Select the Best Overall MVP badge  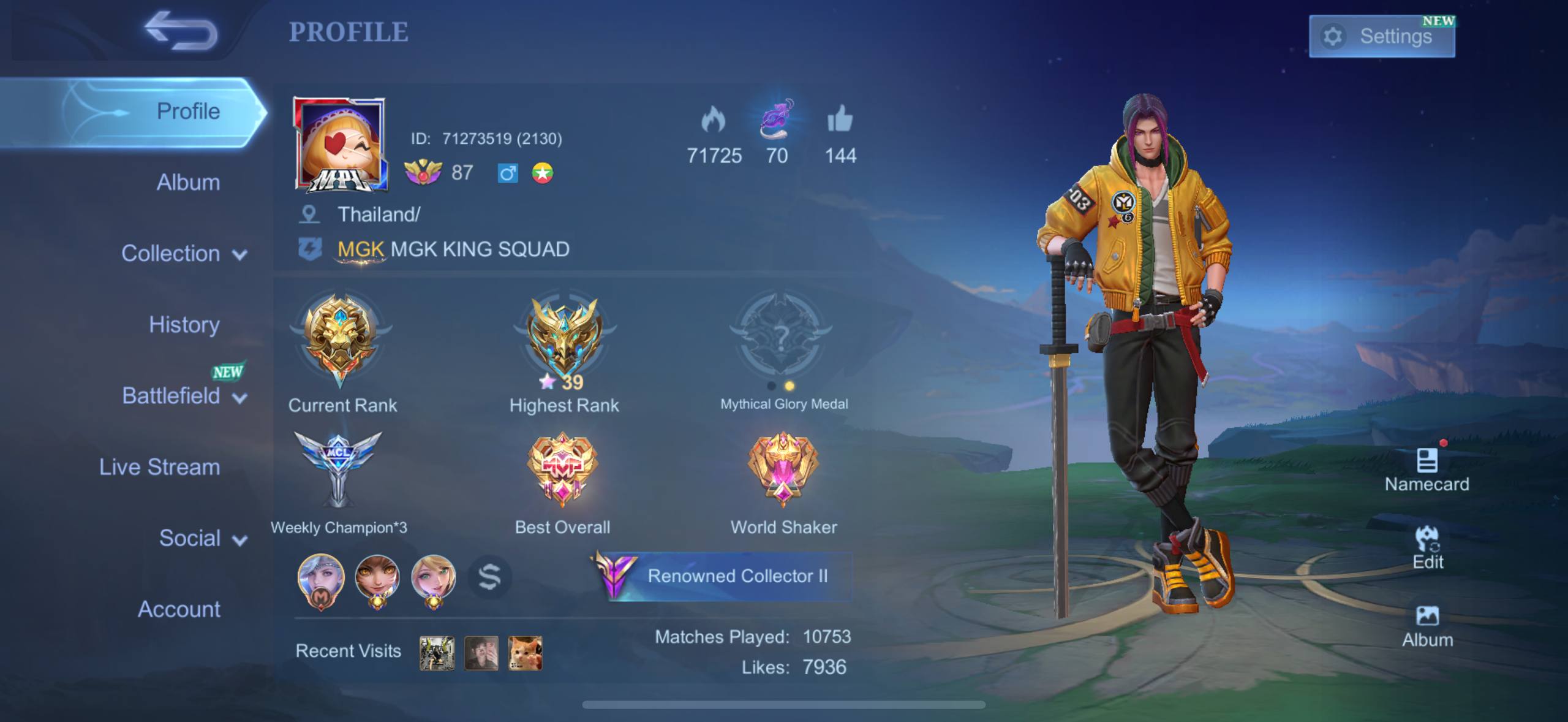coord(562,470)
